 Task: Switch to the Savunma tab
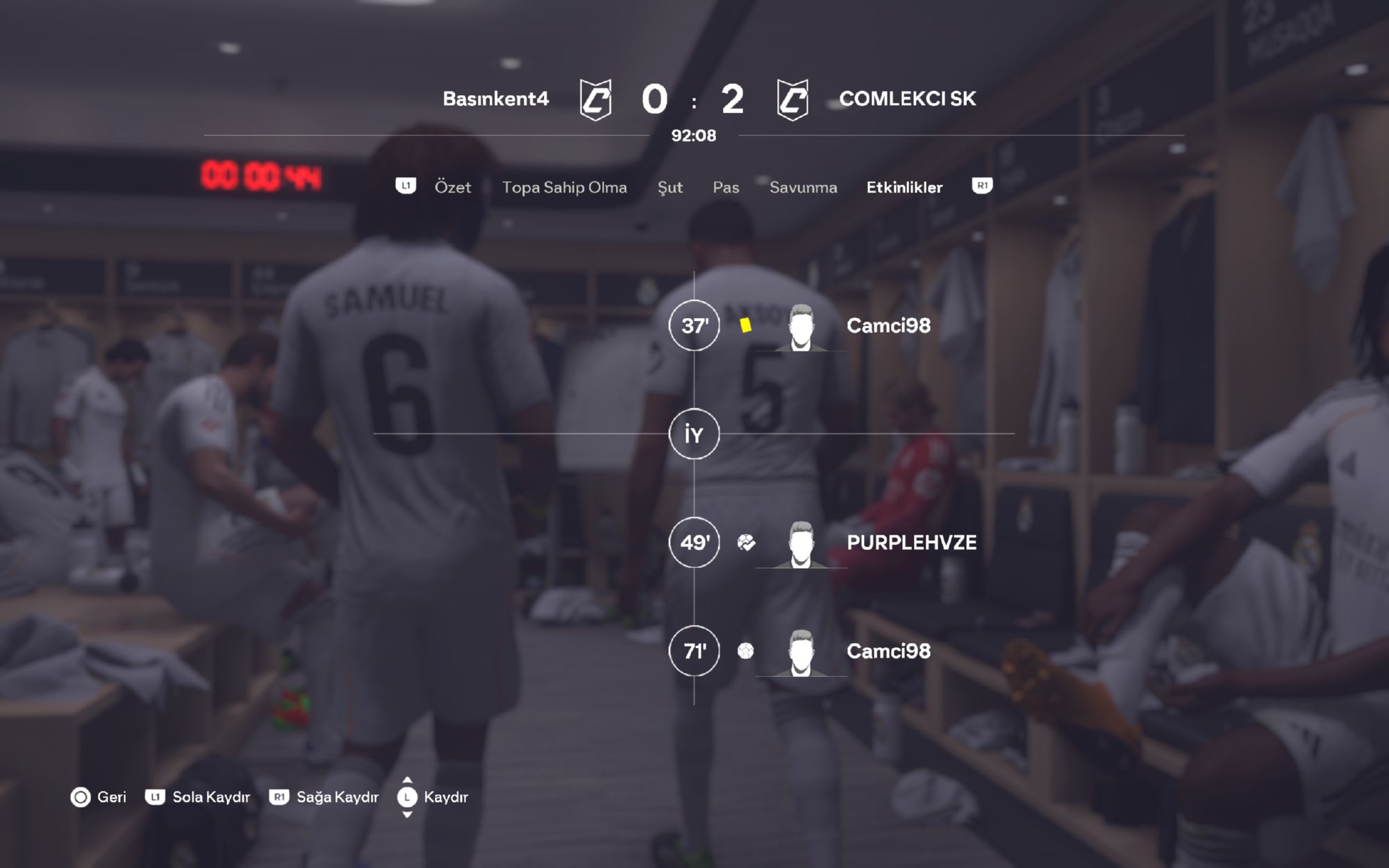(803, 187)
